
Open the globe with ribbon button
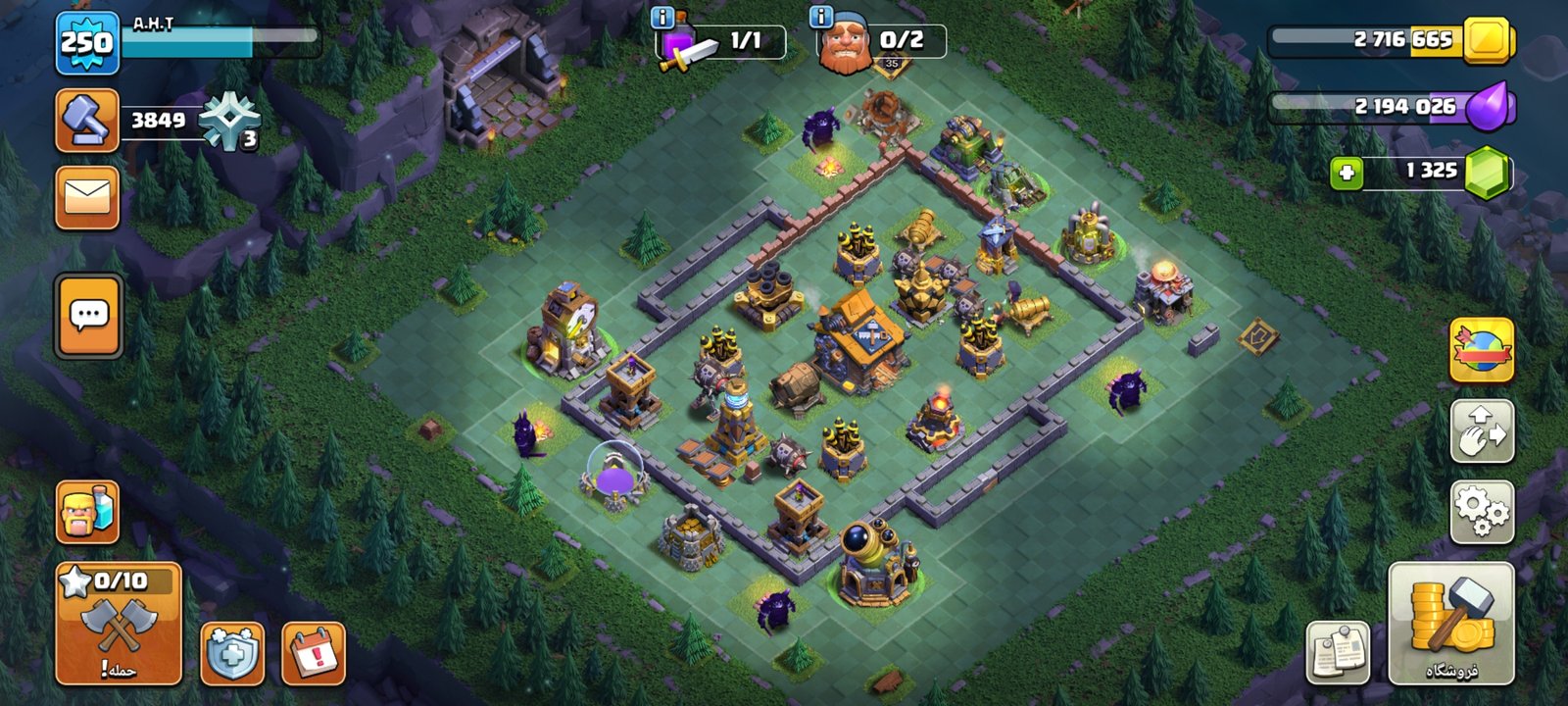click(1481, 350)
